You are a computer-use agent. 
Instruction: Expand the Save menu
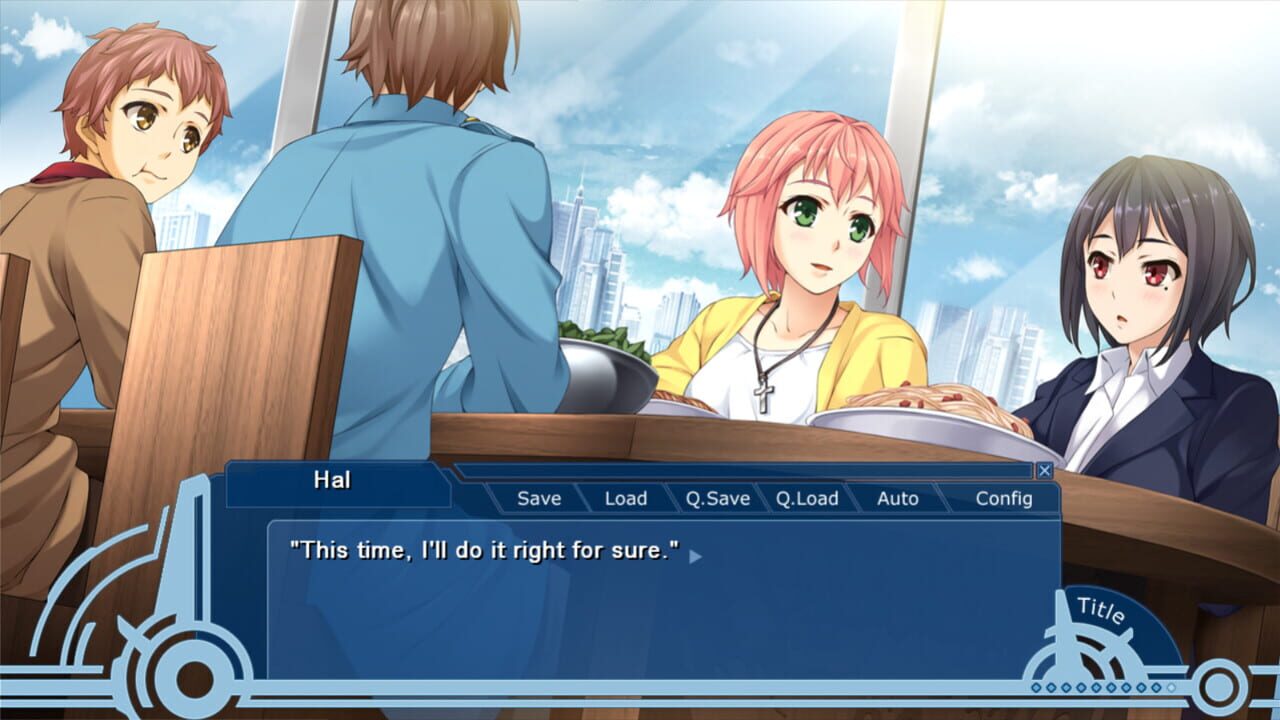538,498
